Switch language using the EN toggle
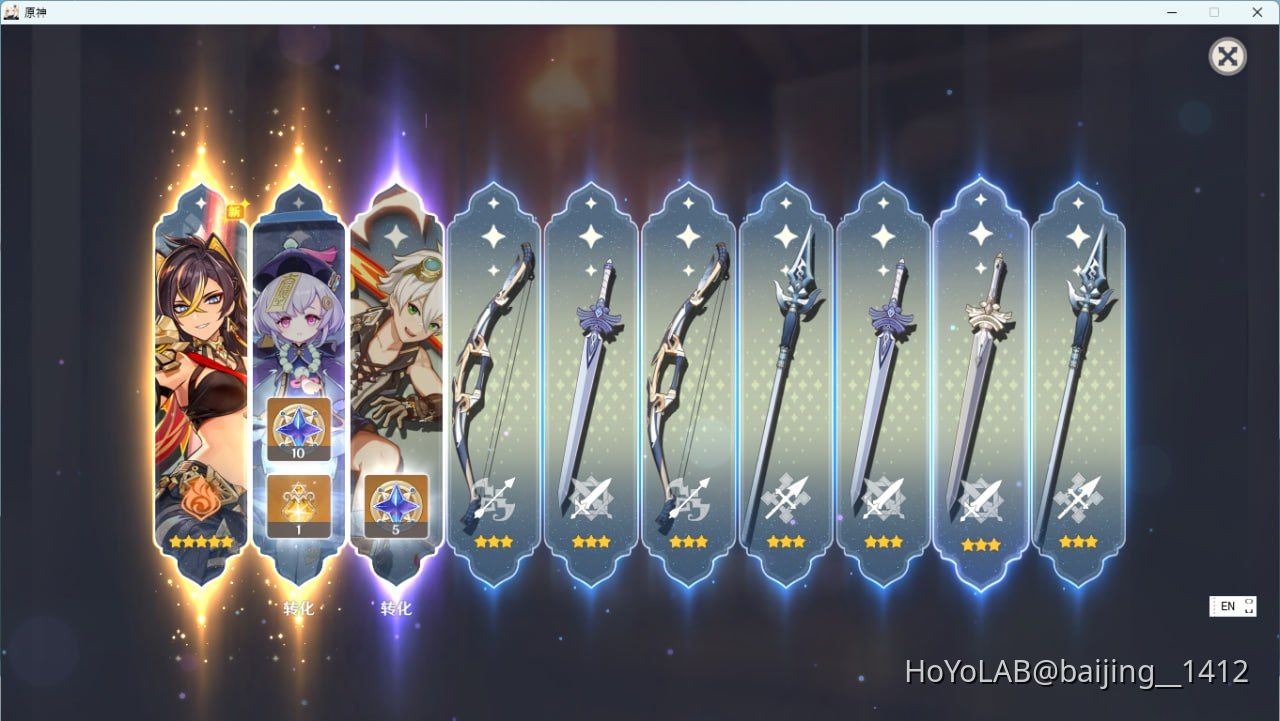This screenshot has width=1280, height=721. click(1232, 606)
